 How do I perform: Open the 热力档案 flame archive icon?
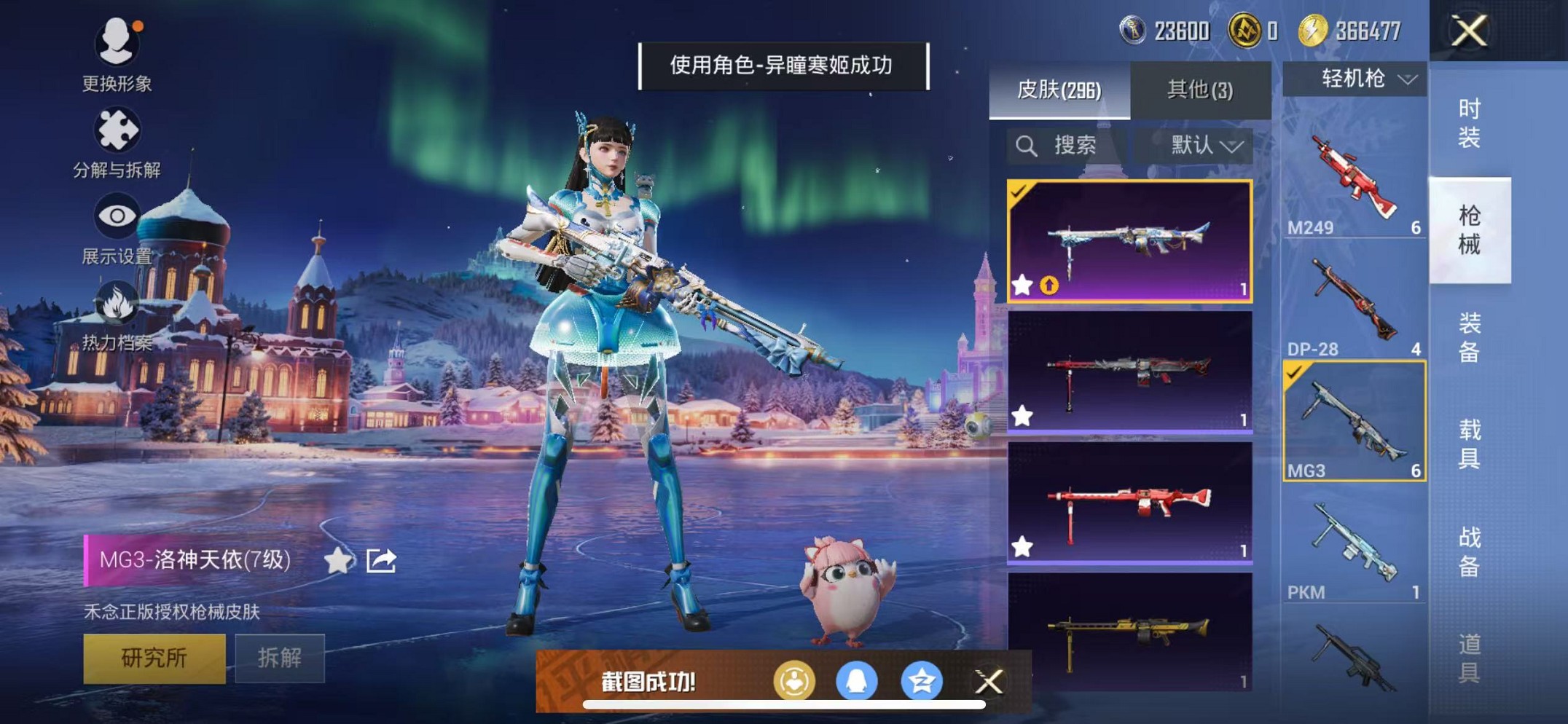pos(117,302)
